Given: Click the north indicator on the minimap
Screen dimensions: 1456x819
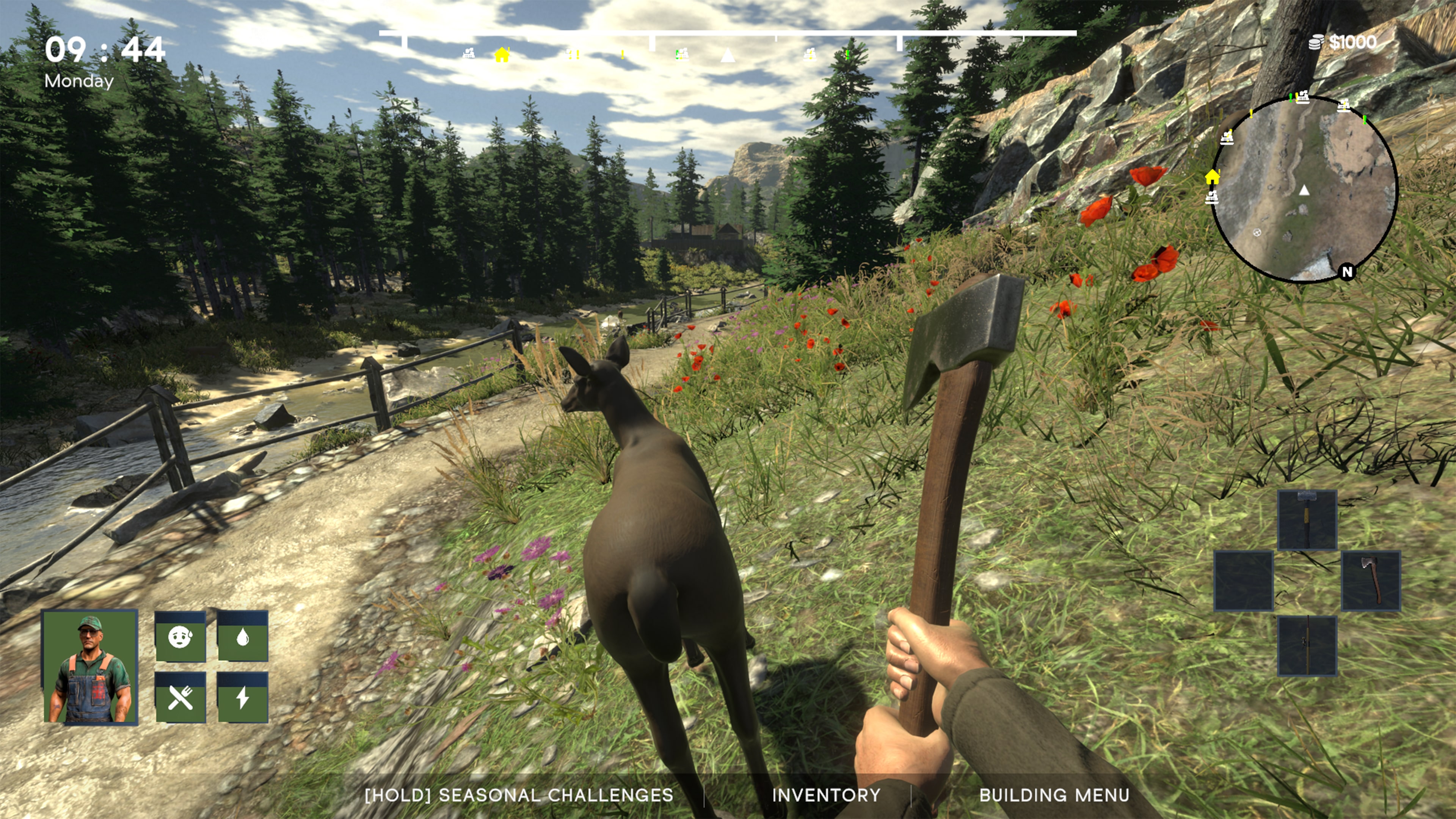Looking at the screenshot, I should click(1348, 272).
